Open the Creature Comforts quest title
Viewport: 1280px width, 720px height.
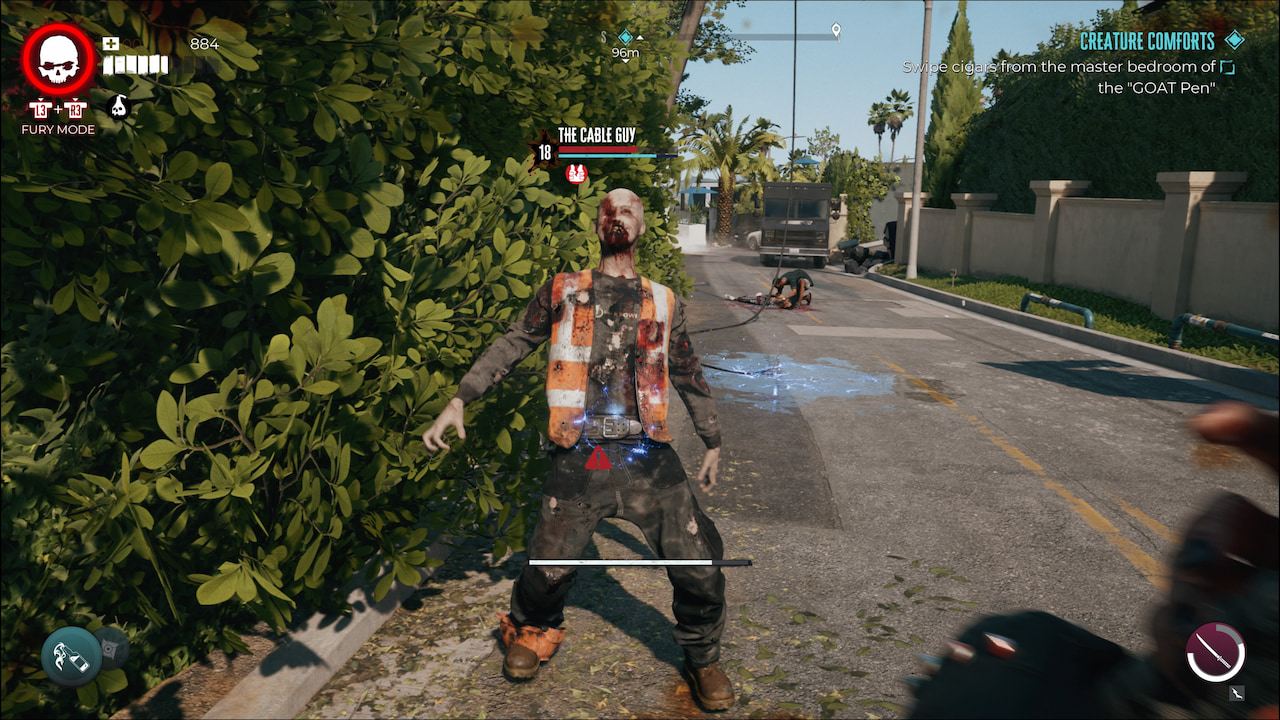[1146, 41]
